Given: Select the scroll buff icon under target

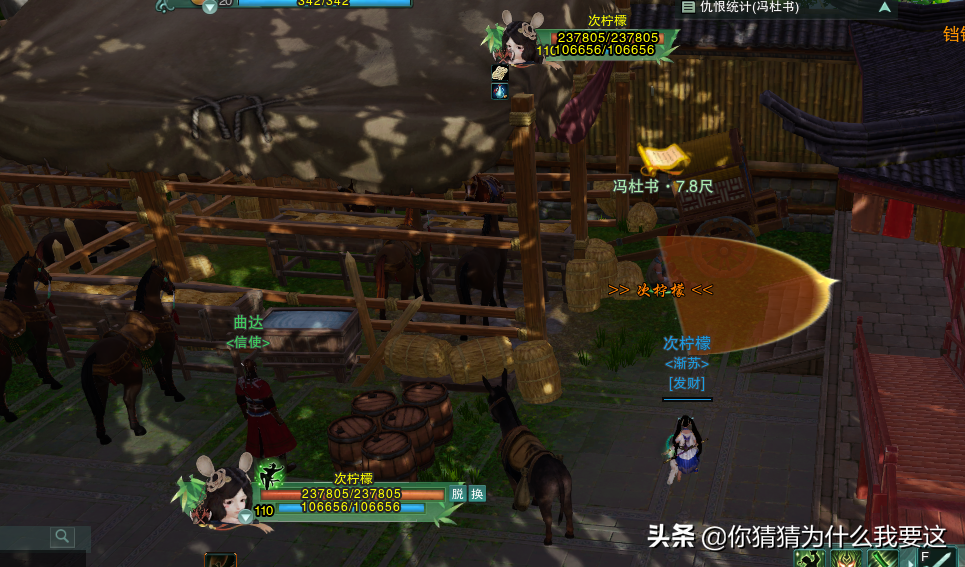Looking at the screenshot, I should pyautogui.click(x=499, y=72).
